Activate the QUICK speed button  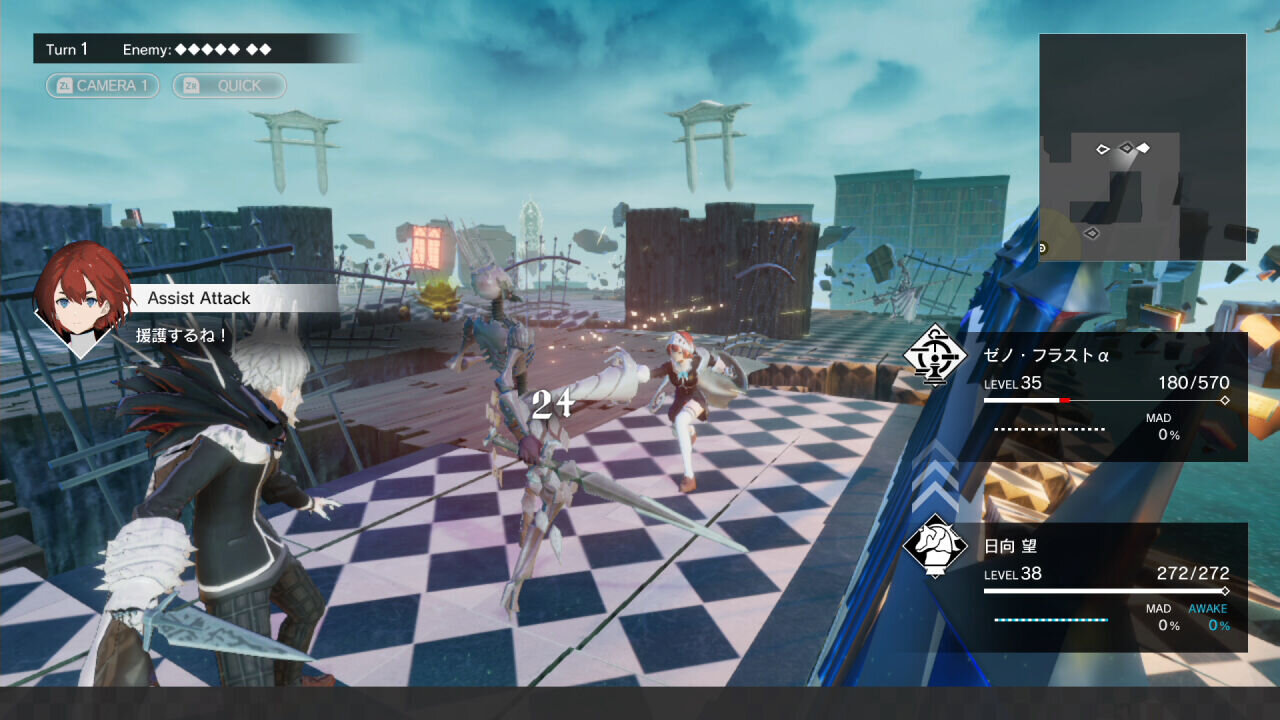tap(229, 86)
